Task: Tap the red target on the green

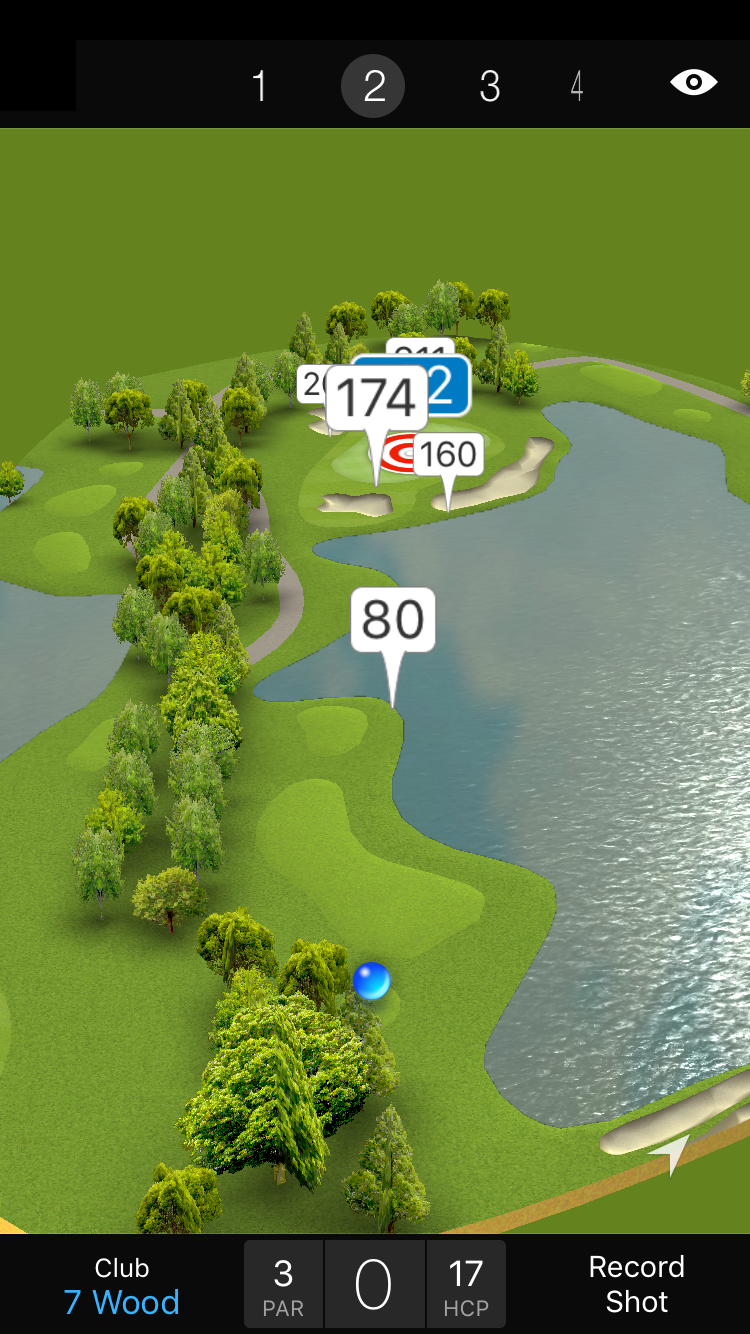Action: 399,455
